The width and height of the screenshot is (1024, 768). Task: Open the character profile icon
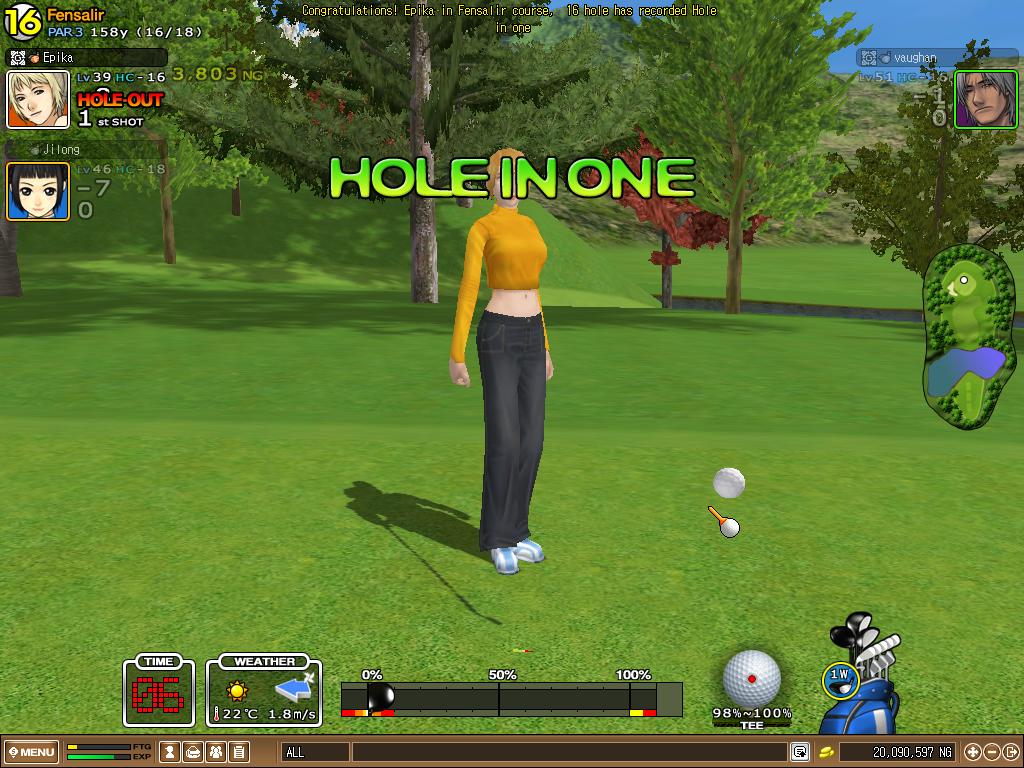point(171,752)
